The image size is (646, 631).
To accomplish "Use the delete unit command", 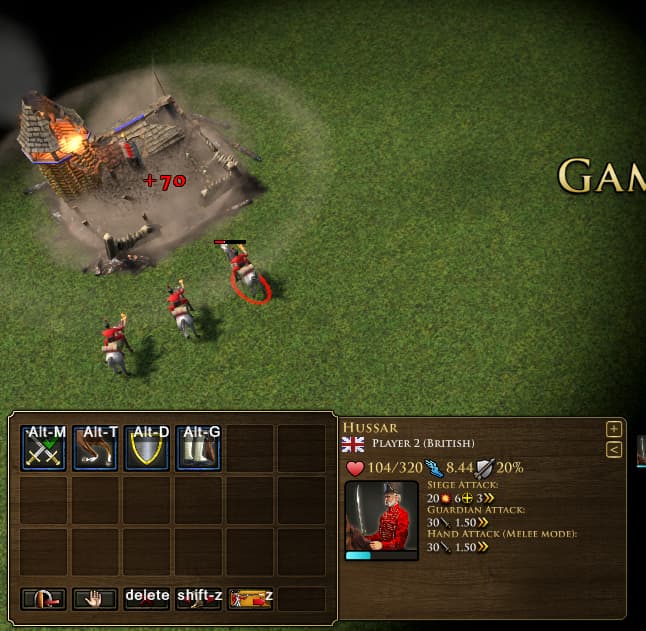I will pos(147,598).
